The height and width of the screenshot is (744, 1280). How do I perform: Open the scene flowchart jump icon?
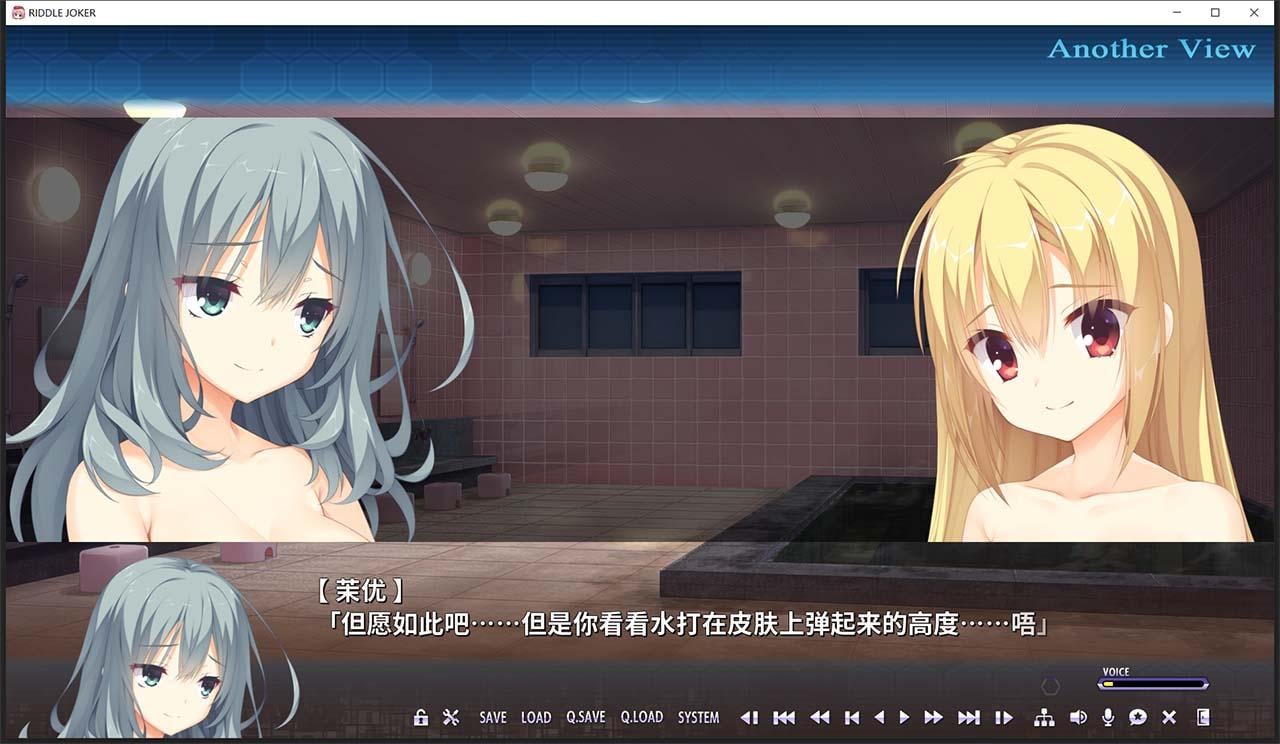(x=1046, y=717)
